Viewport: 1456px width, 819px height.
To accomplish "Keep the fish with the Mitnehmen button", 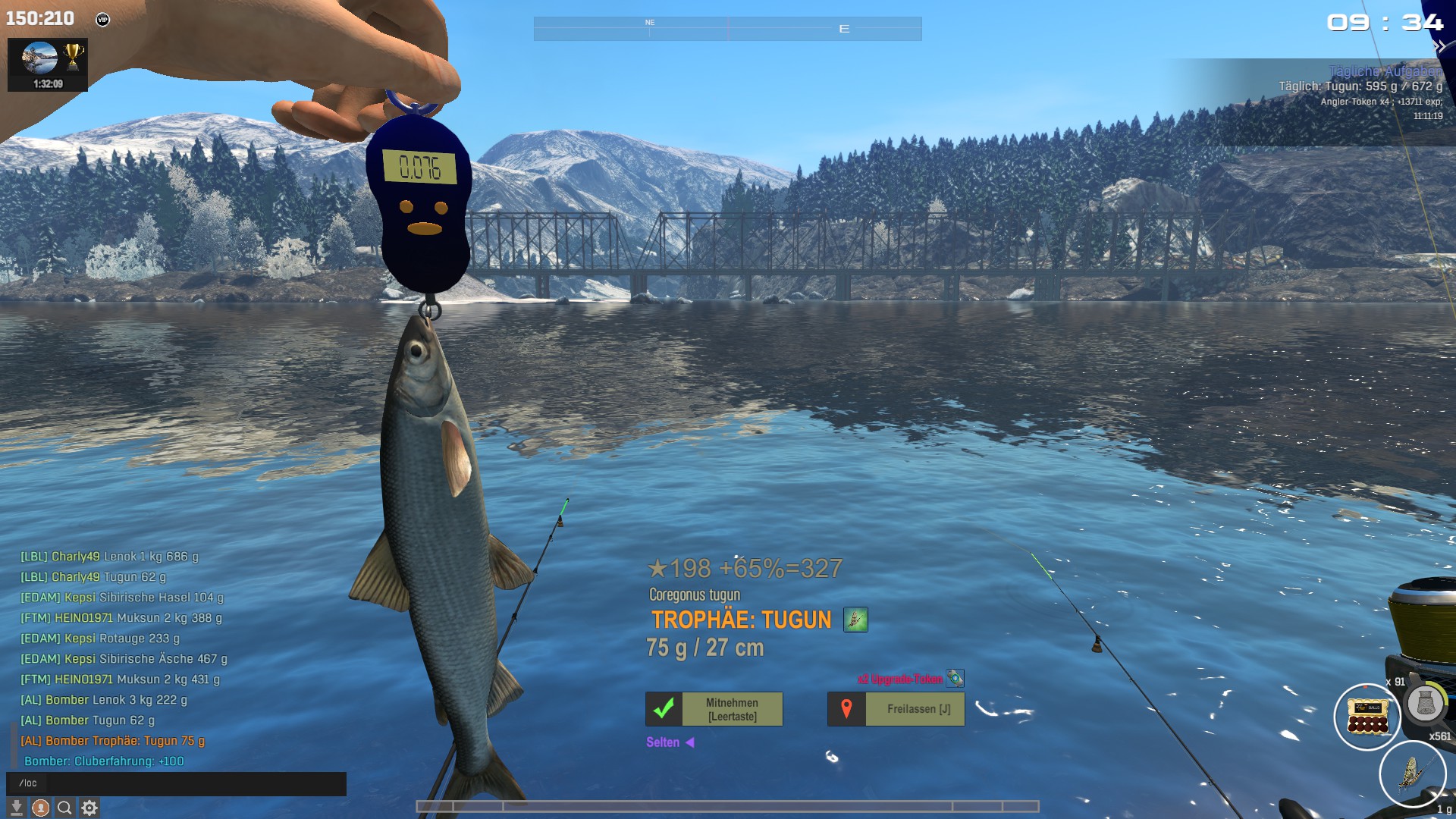I will [x=714, y=709].
